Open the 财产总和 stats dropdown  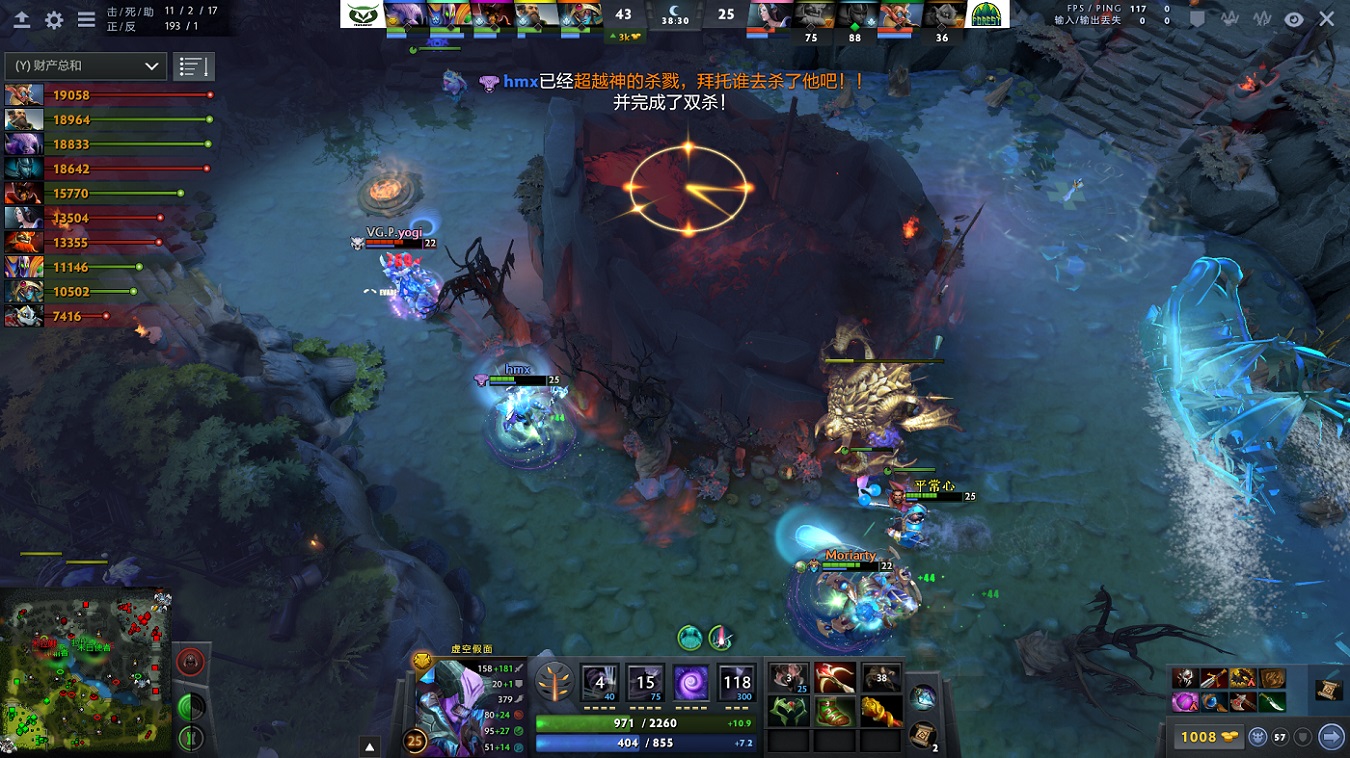[x=85, y=65]
